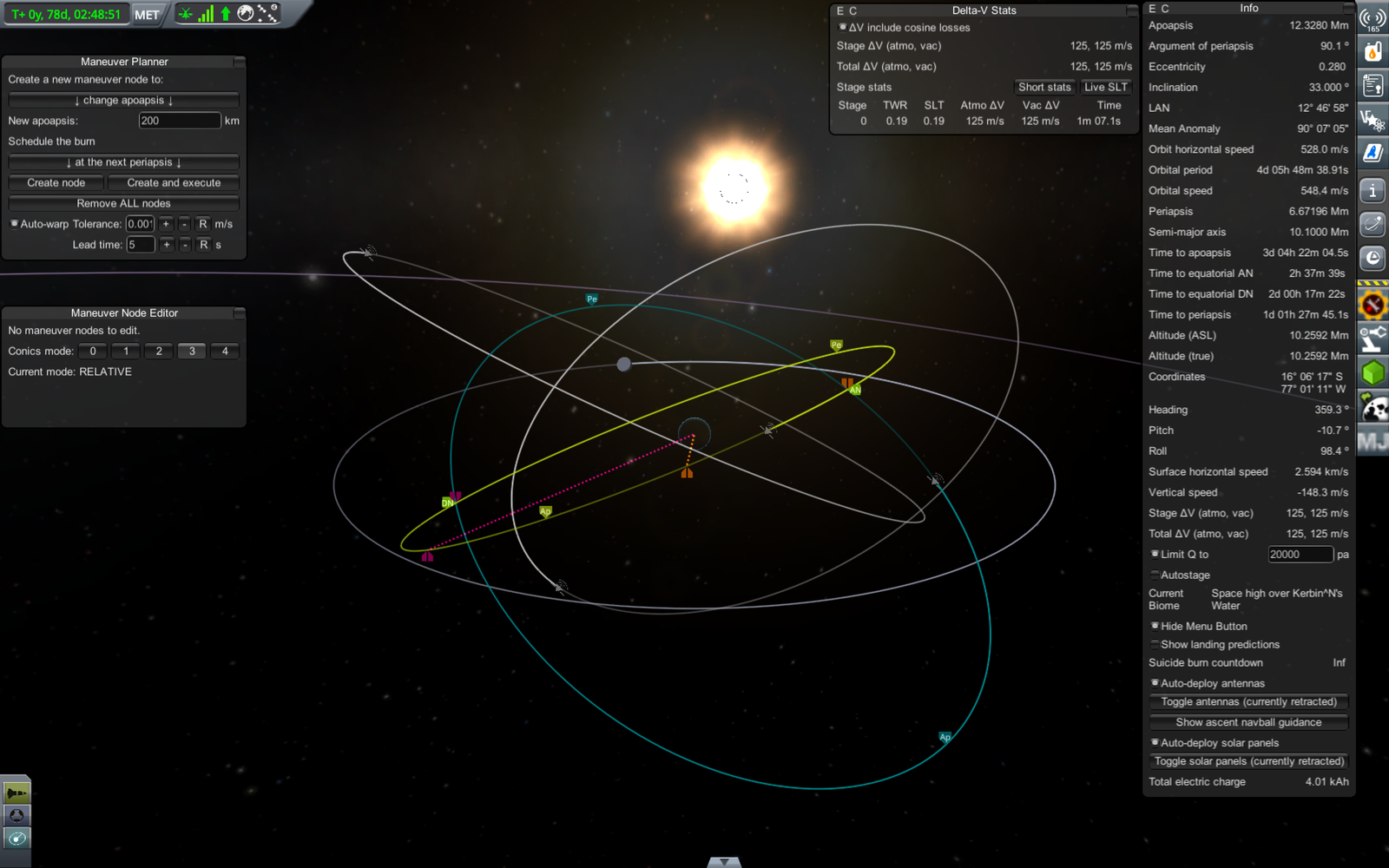The image size is (1389, 868).
Task: Choose Conics mode 4
Action: point(225,352)
